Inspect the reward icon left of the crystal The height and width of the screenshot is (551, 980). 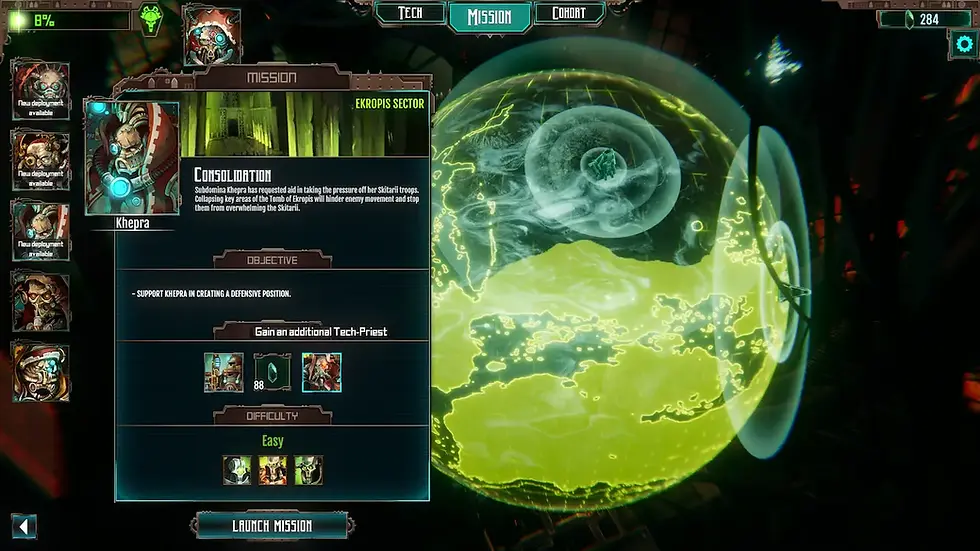(x=223, y=372)
